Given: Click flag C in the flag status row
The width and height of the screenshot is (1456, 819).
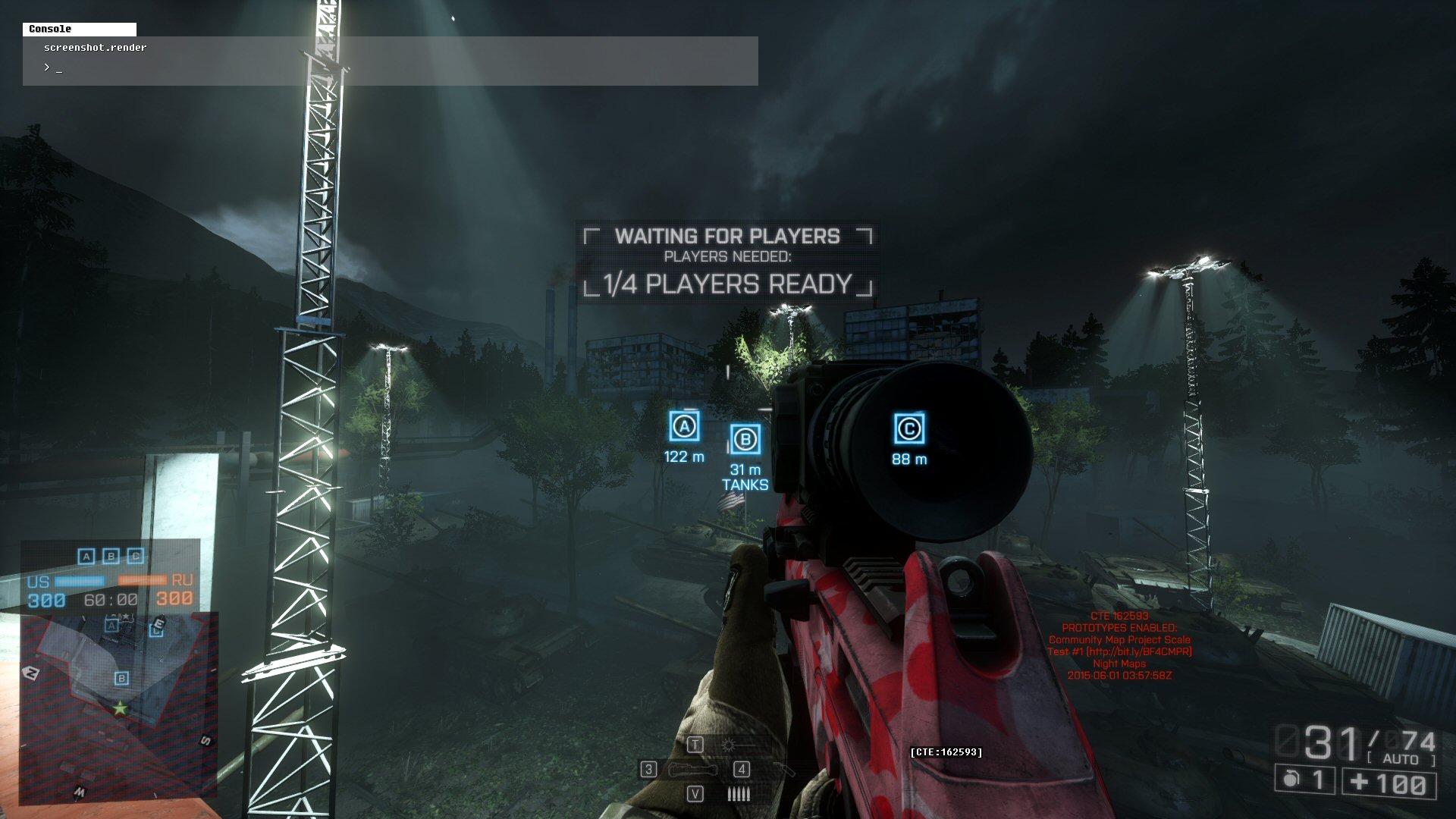Looking at the screenshot, I should [x=136, y=557].
